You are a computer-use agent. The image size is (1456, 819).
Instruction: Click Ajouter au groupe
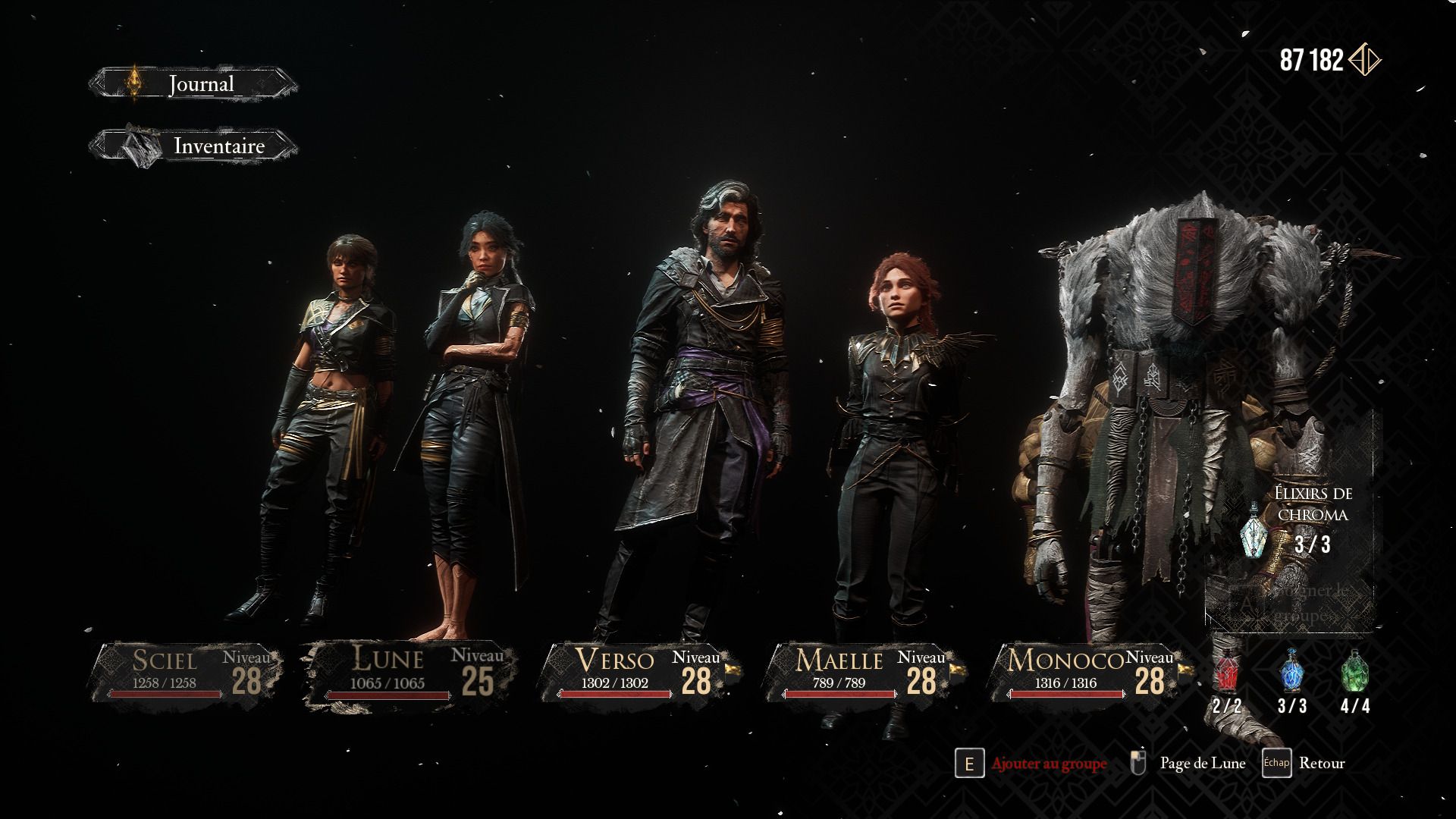(1048, 764)
